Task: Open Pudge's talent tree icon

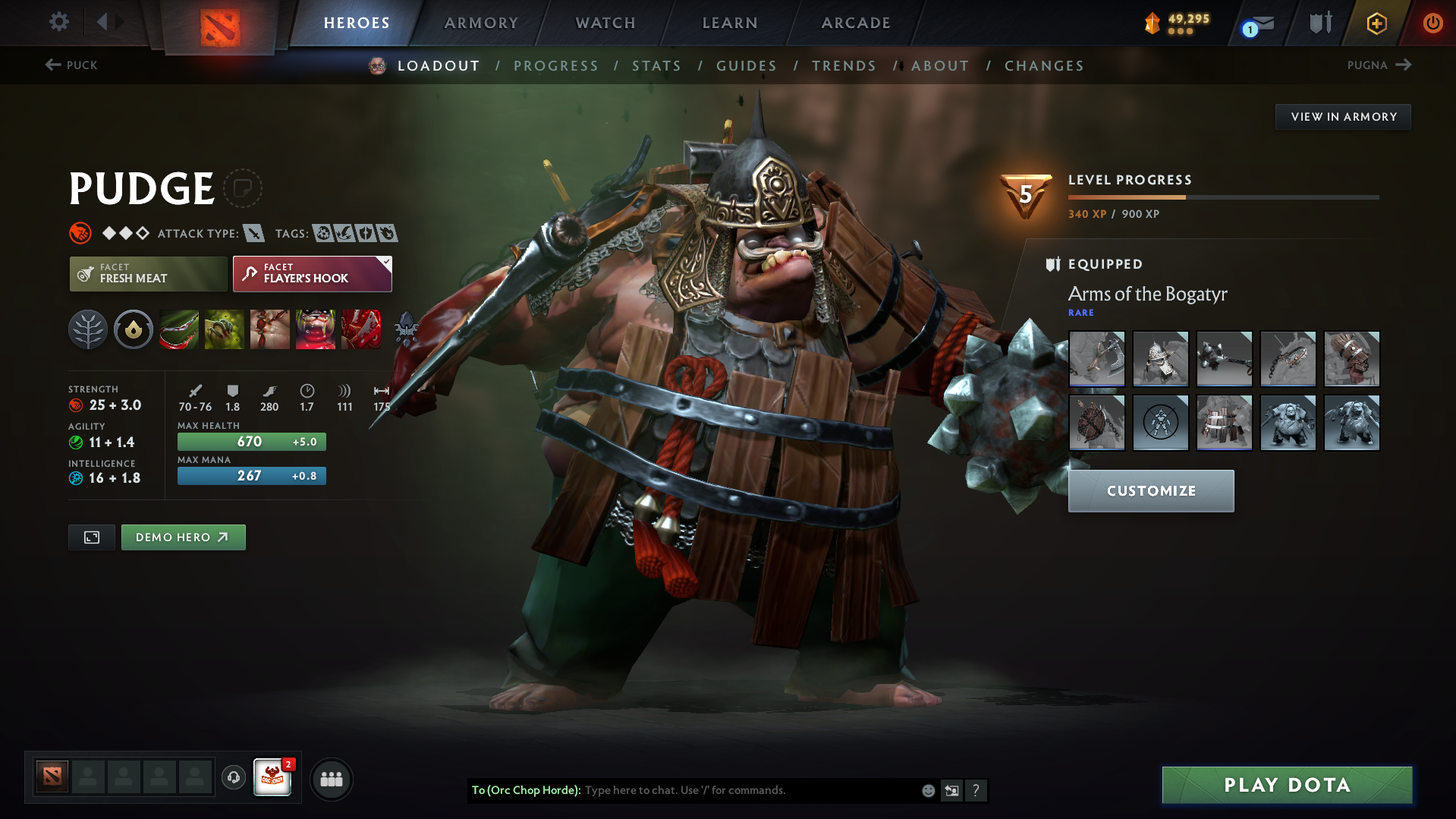Action: click(x=88, y=329)
